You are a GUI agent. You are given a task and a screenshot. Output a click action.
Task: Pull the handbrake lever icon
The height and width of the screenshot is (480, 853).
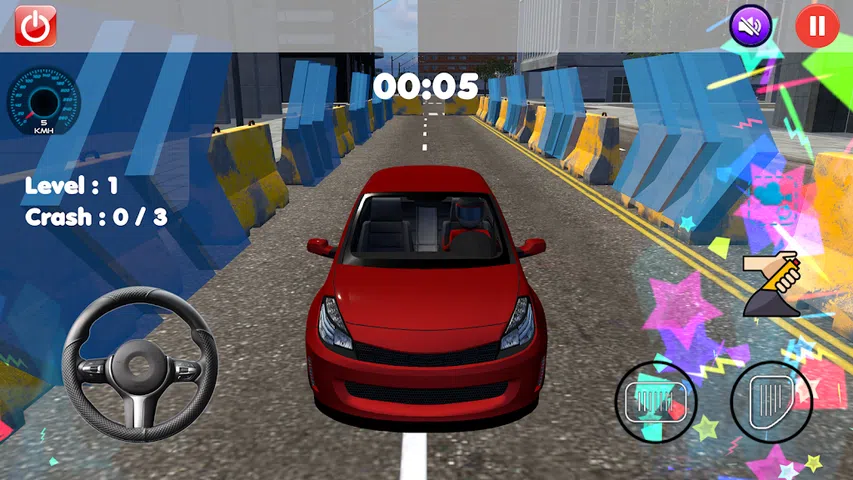[x=773, y=284]
